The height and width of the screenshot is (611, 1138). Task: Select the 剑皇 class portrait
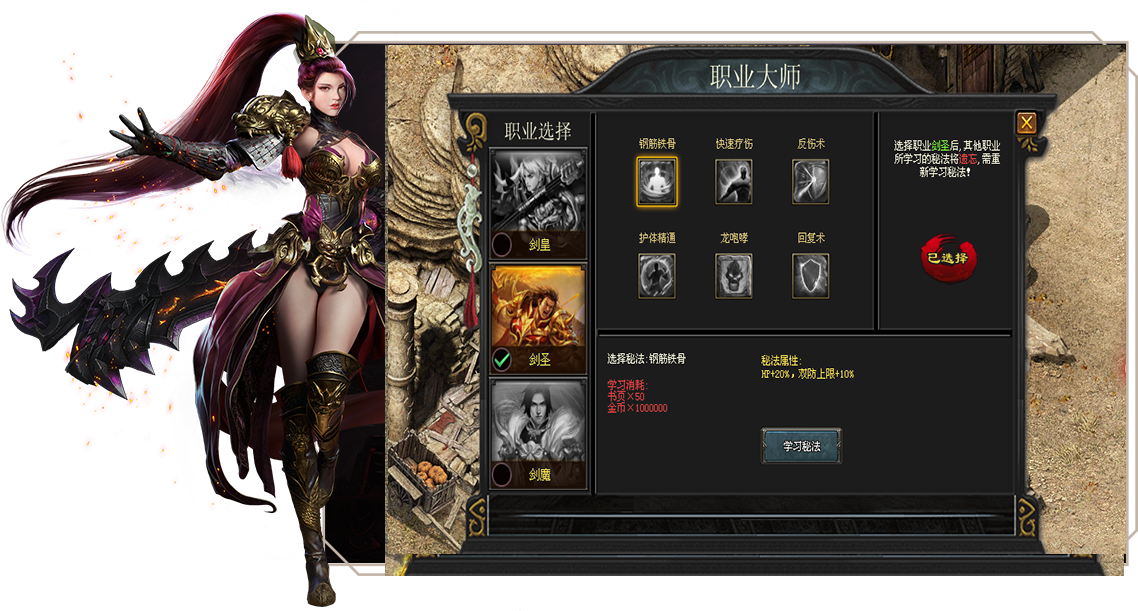click(539, 191)
